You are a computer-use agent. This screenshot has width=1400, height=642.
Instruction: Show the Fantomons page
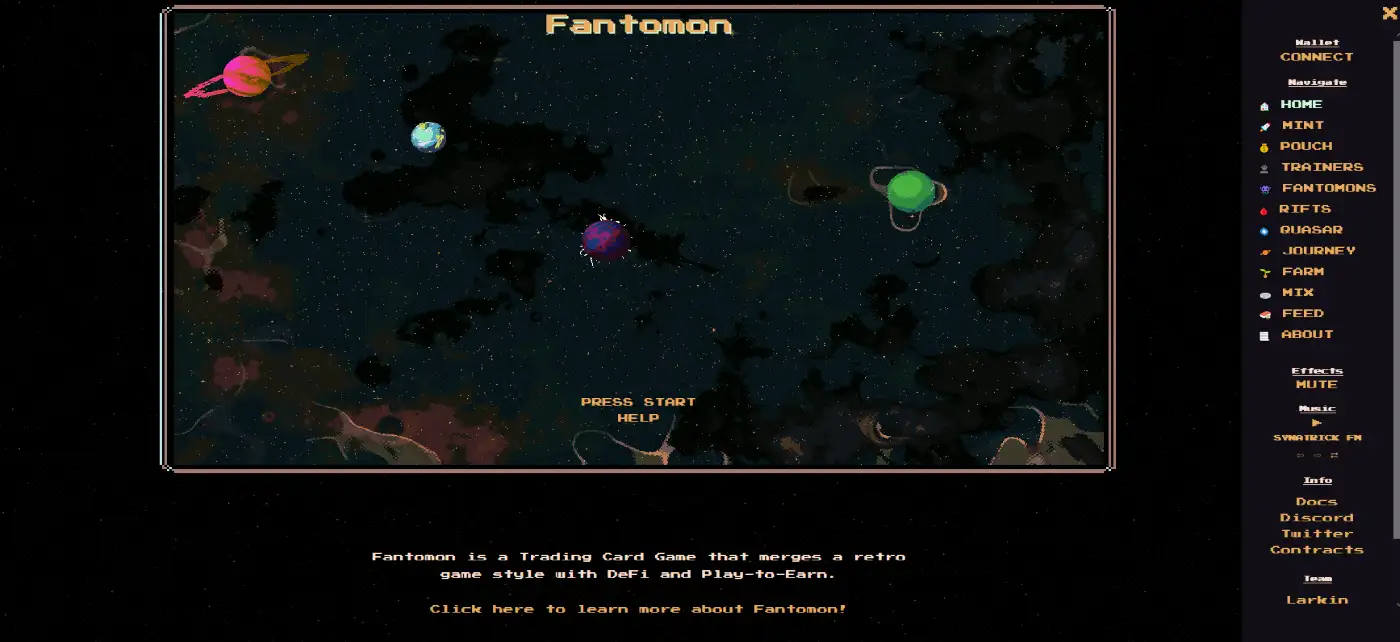(x=1328, y=188)
